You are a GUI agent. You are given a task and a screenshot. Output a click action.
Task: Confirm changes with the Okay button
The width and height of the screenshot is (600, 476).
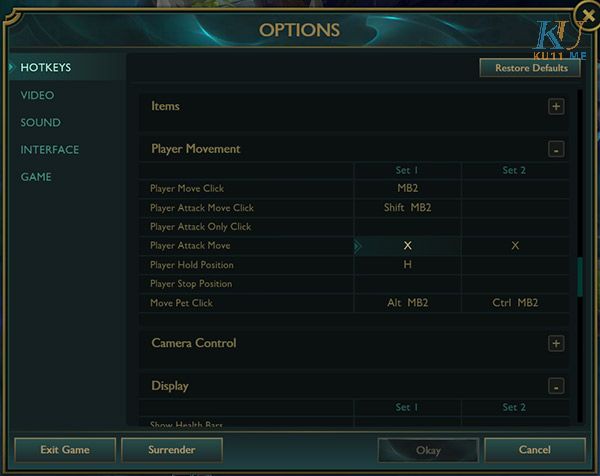click(428, 450)
